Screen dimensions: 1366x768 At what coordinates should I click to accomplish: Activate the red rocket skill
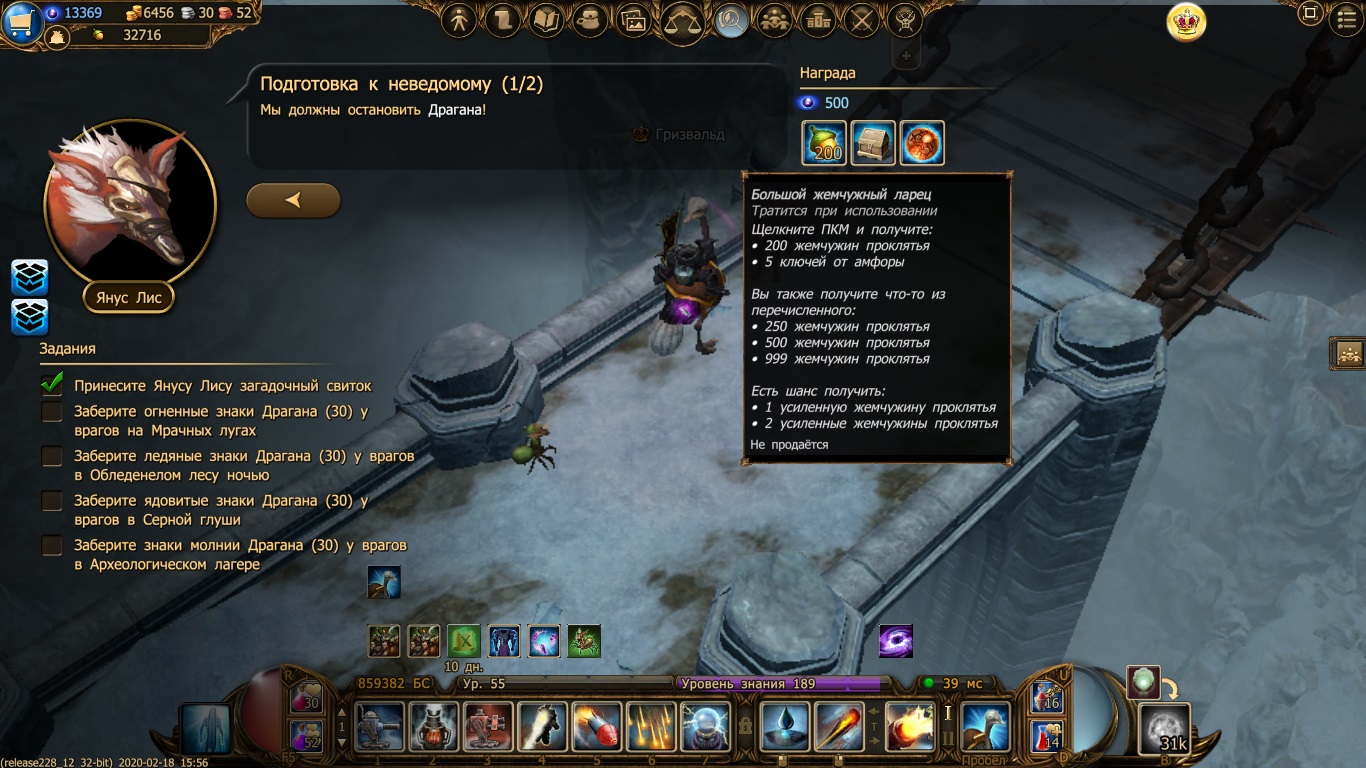point(598,727)
